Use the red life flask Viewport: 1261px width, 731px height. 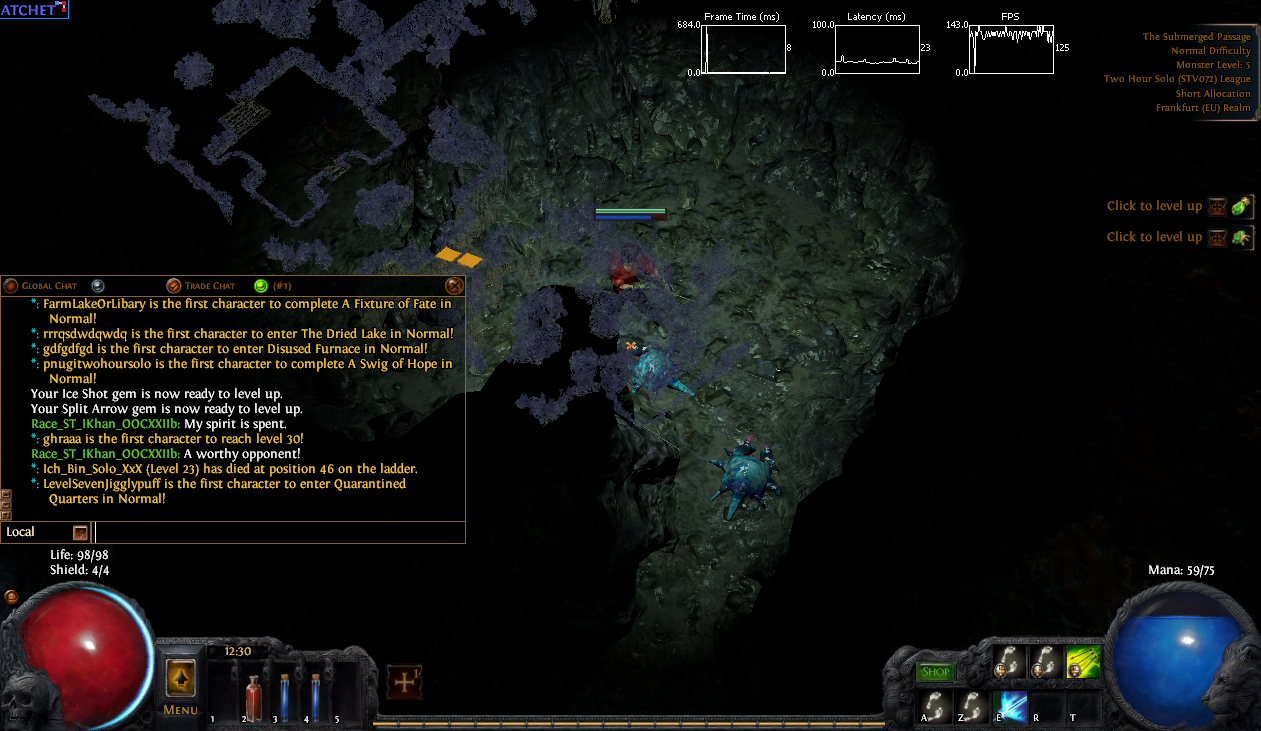(x=252, y=691)
